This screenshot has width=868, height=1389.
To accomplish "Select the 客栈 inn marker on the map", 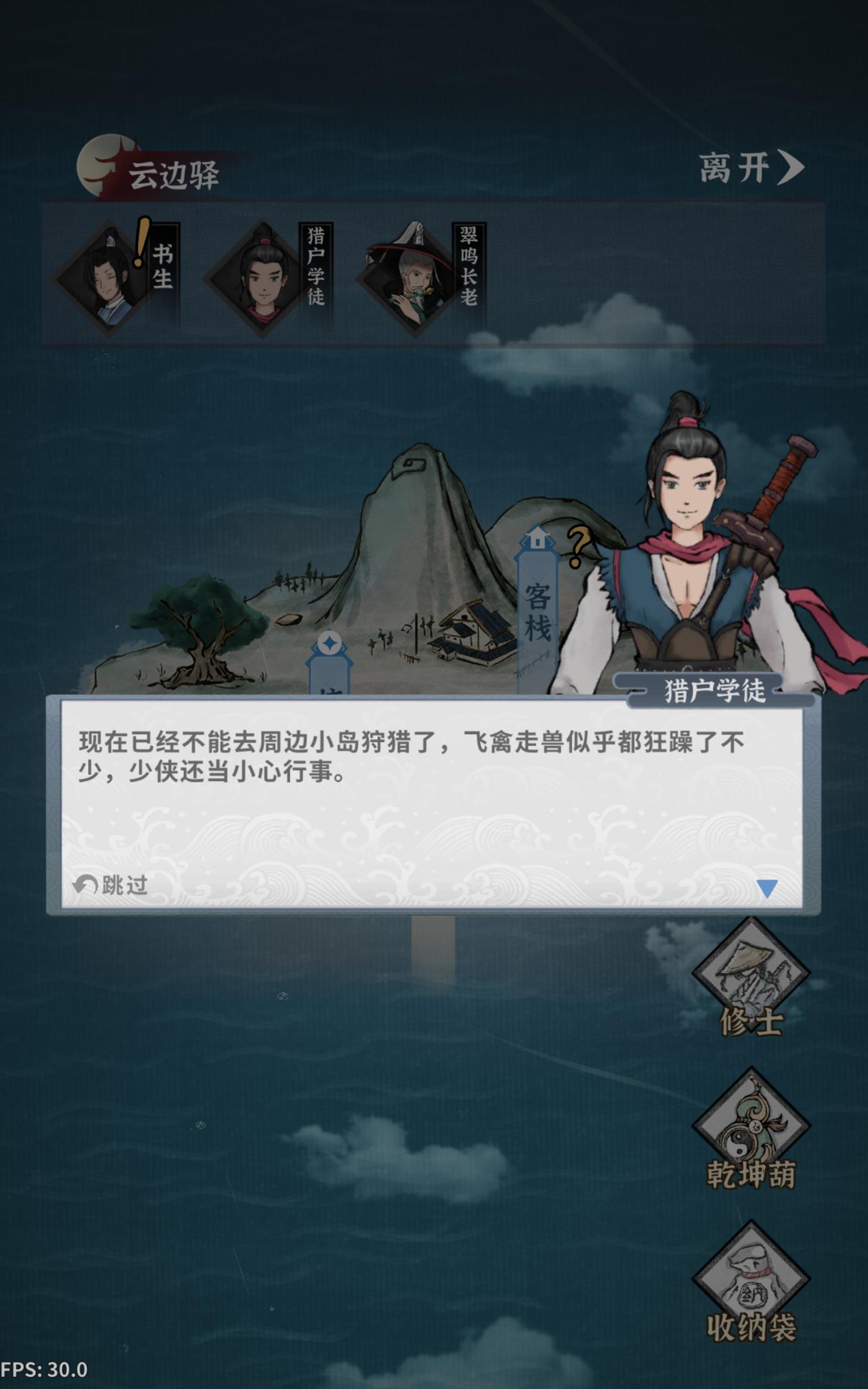I will [537, 614].
